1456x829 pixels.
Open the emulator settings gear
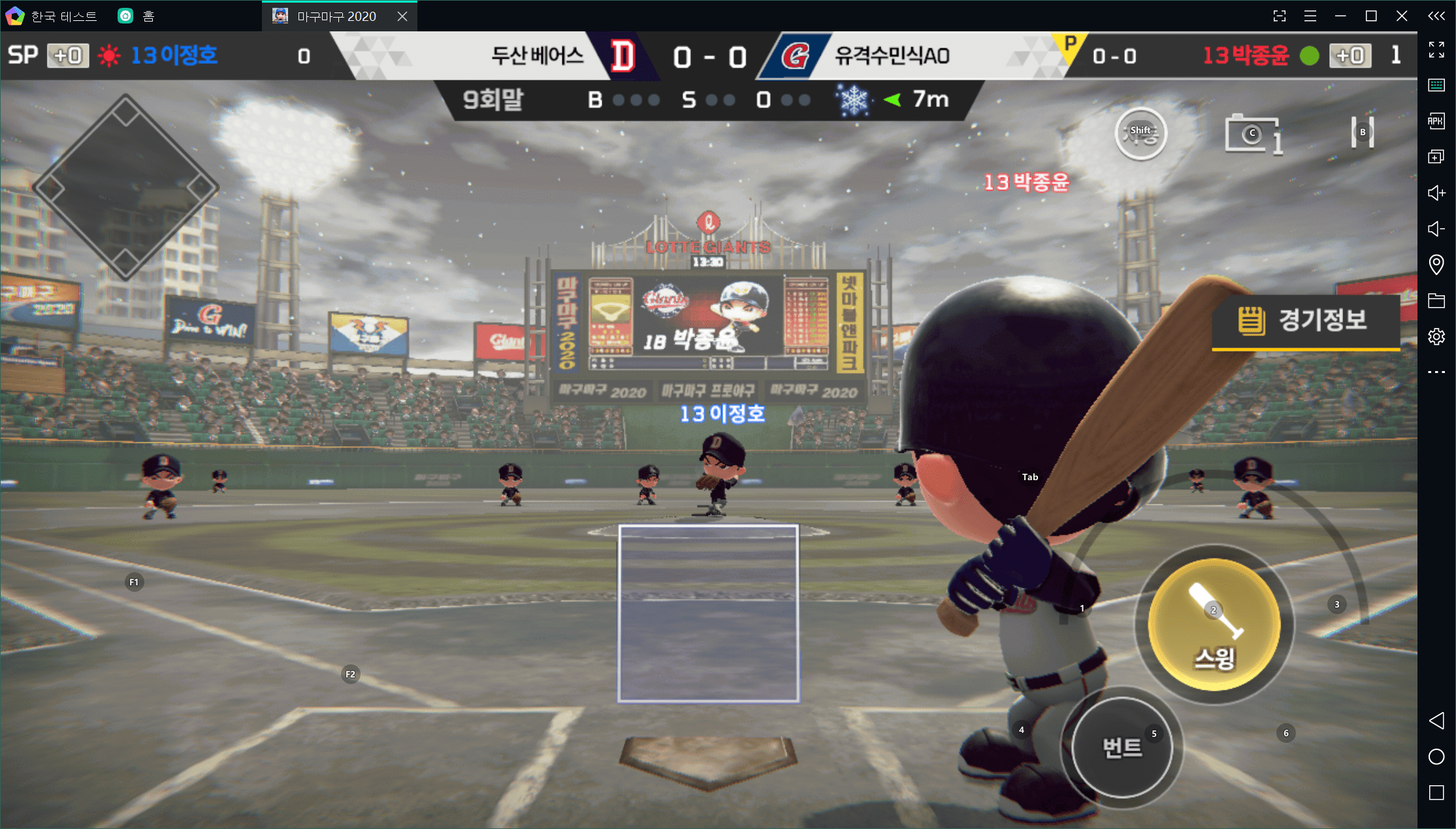(1436, 336)
